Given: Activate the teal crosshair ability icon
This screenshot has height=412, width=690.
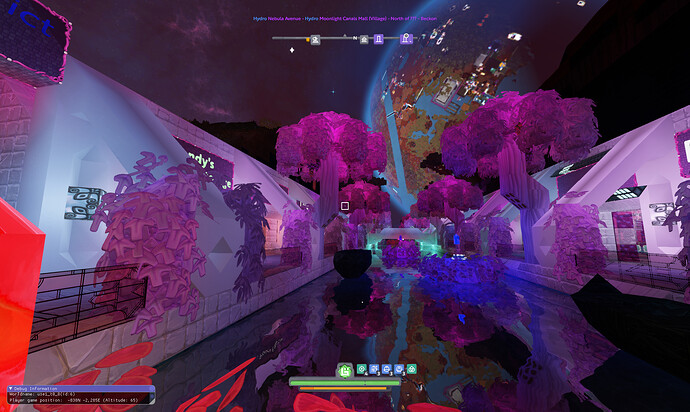Looking at the screenshot, I should (362, 369).
